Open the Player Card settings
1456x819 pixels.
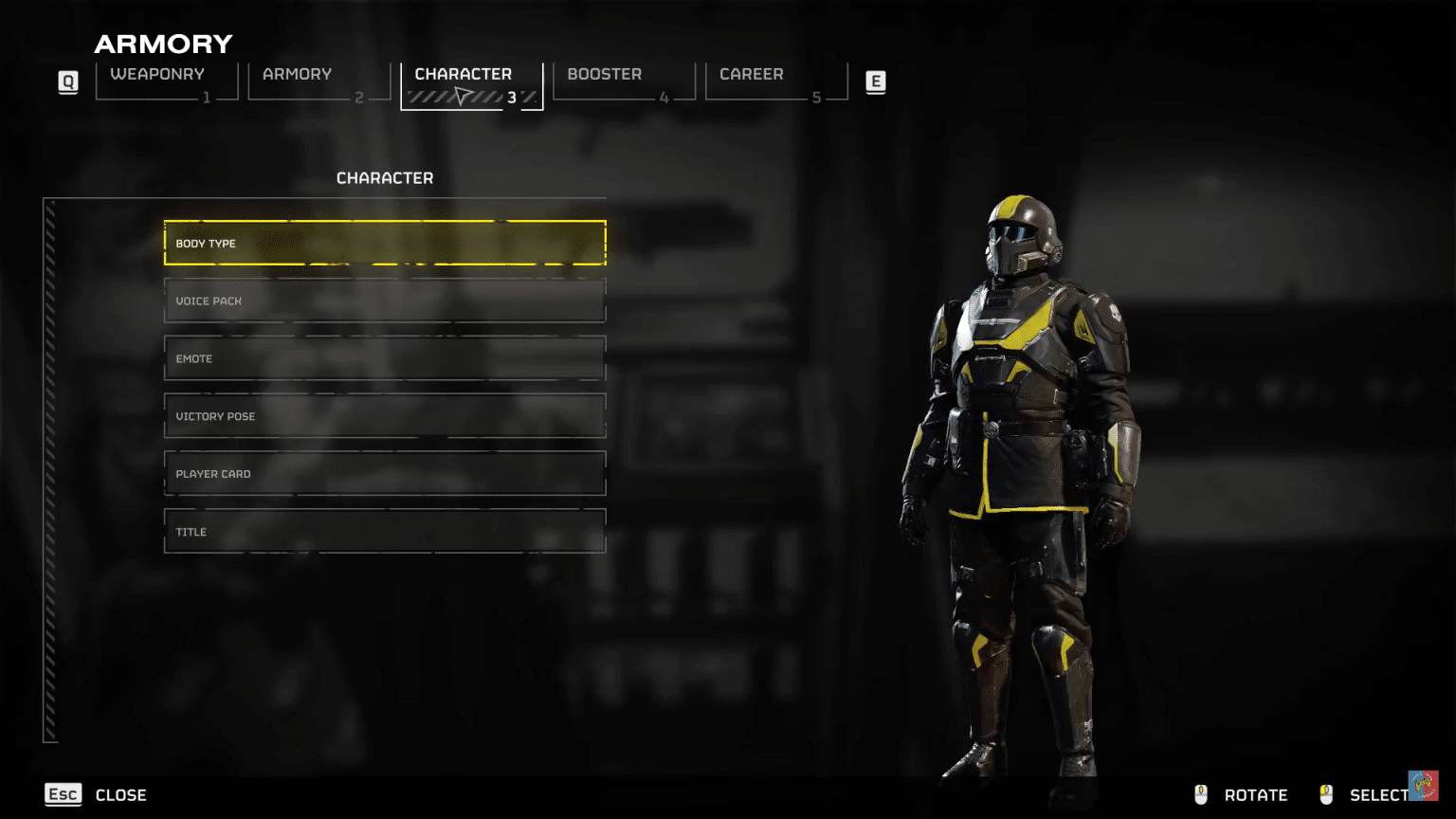(385, 473)
